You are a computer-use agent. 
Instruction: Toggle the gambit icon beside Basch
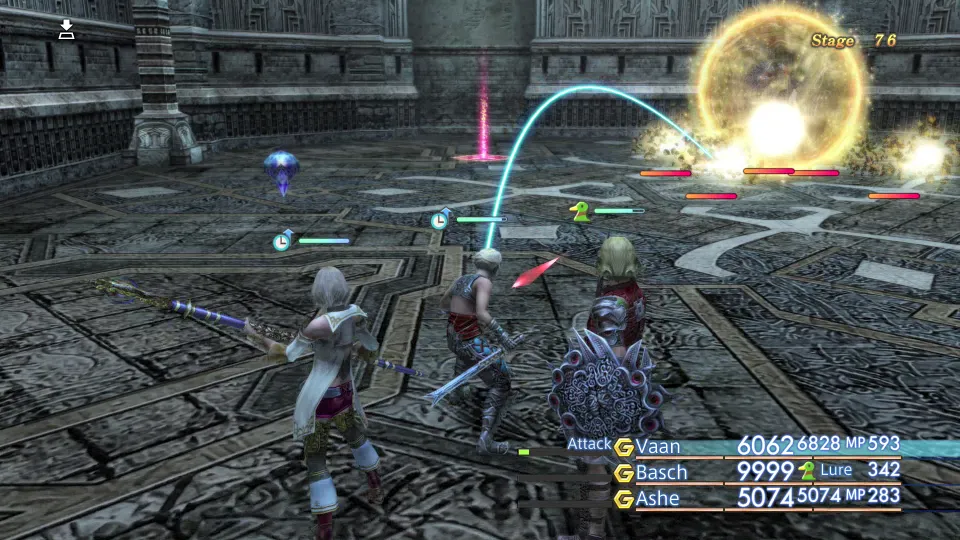[x=624, y=472]
